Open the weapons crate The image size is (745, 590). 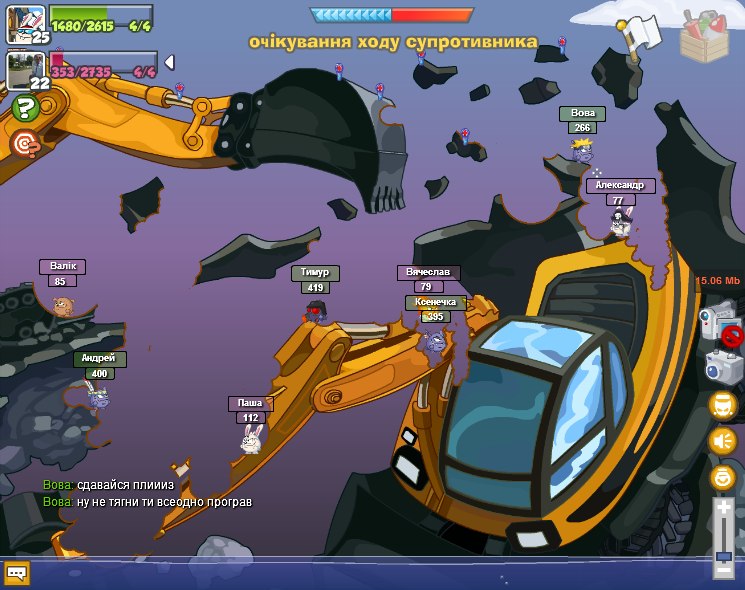[x=705, y=38]
